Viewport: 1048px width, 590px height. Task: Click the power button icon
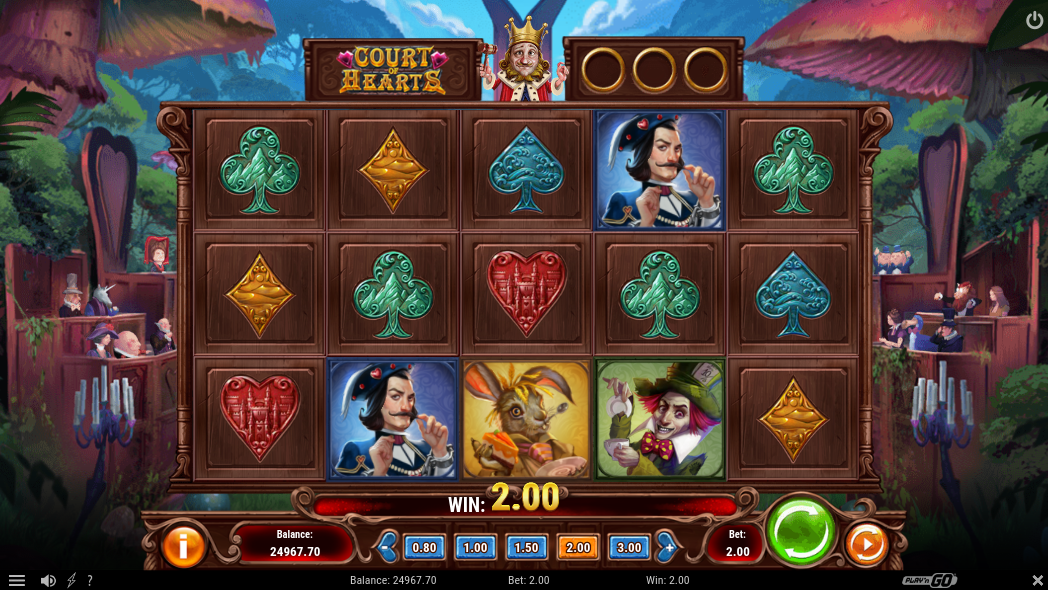(x=1034, y=20)
